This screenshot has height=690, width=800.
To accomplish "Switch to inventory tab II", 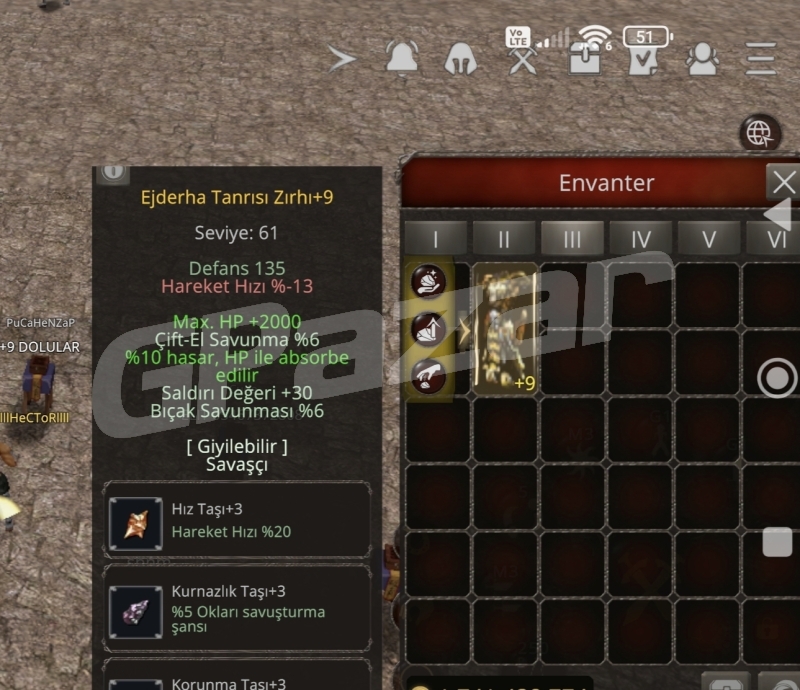I will pos(503,240).
